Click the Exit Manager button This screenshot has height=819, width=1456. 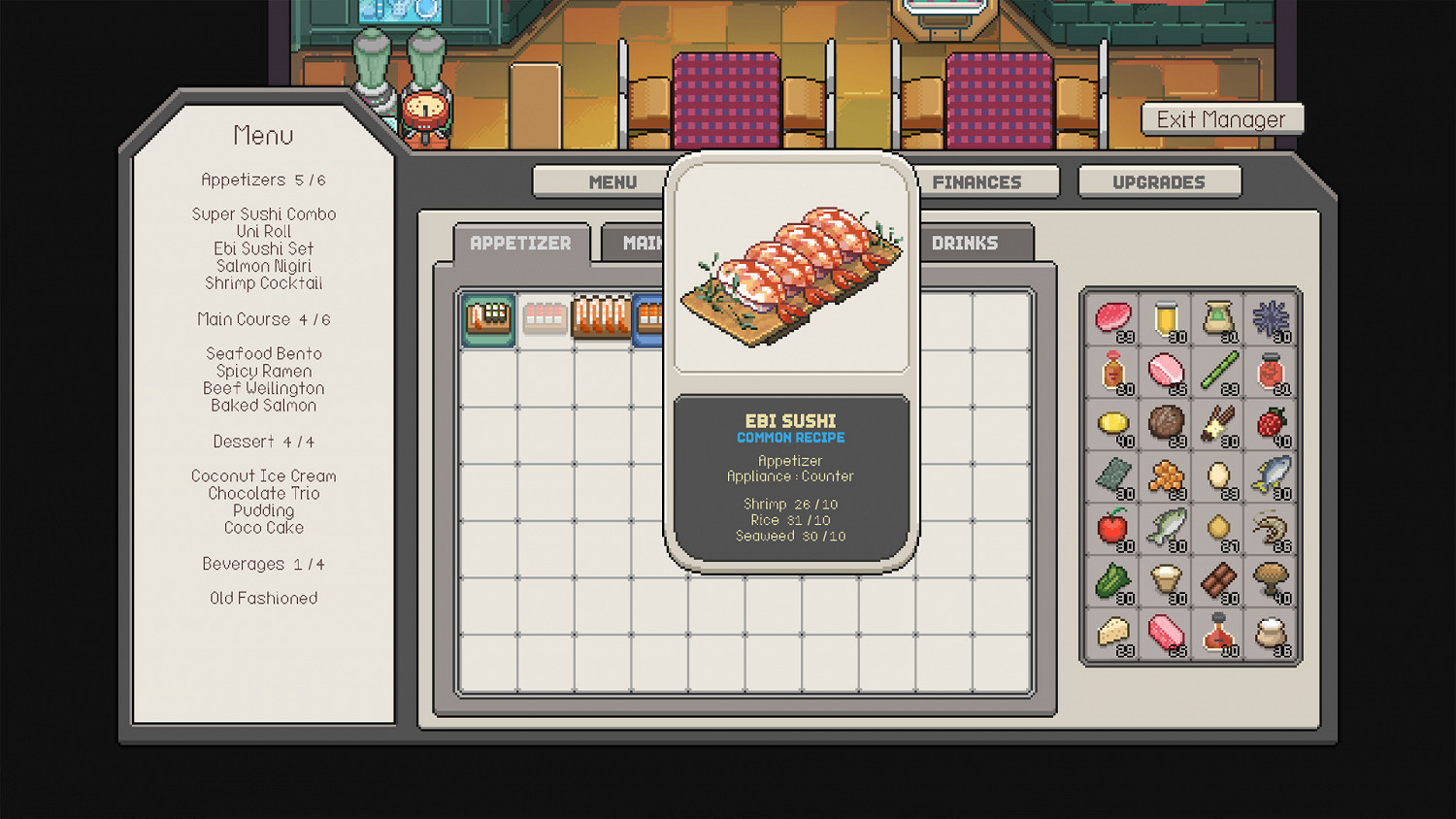1222,118
